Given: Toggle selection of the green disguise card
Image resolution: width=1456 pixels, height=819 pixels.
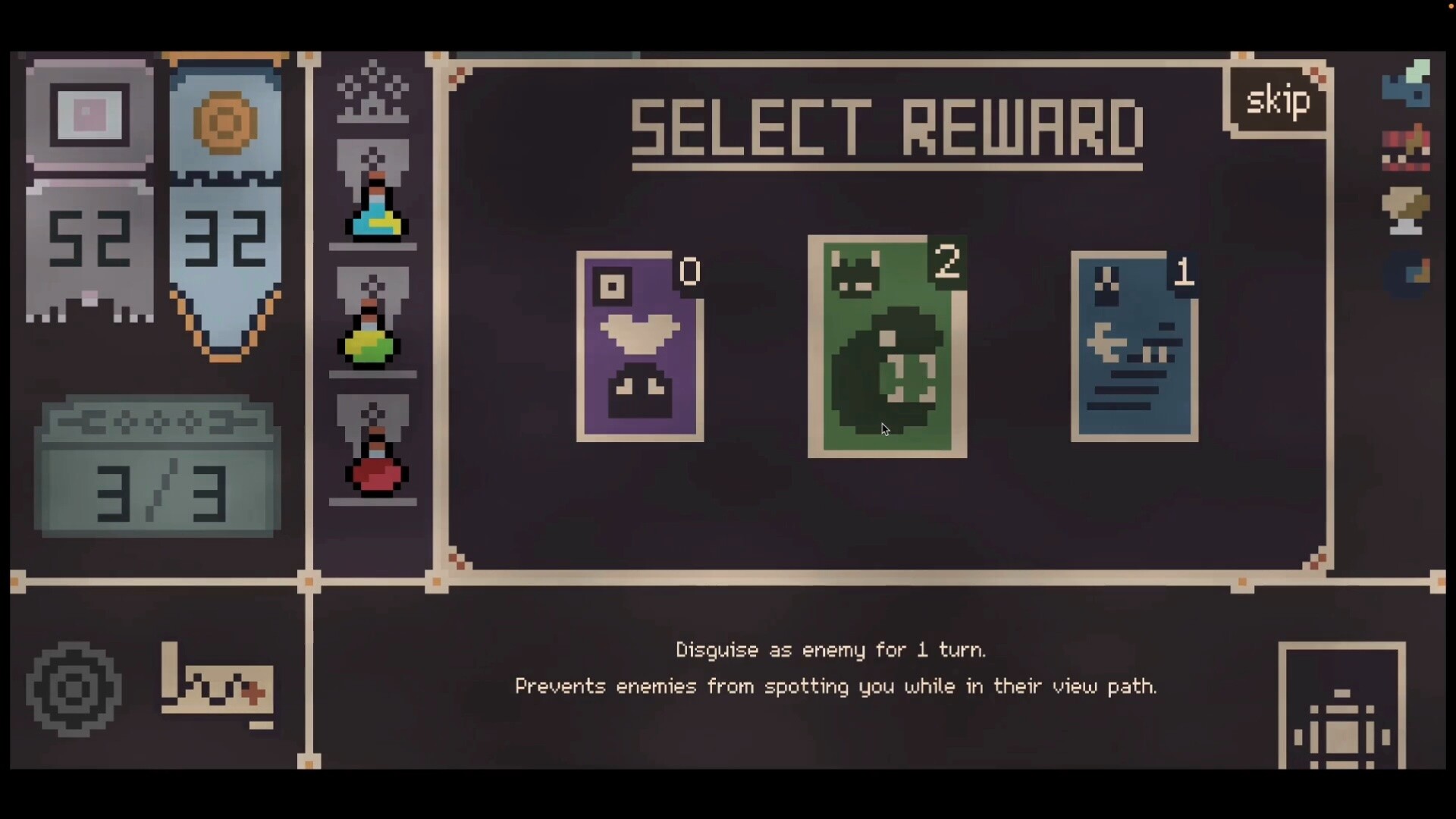Looking at the screenshot, I should click(x=887, y=345).
